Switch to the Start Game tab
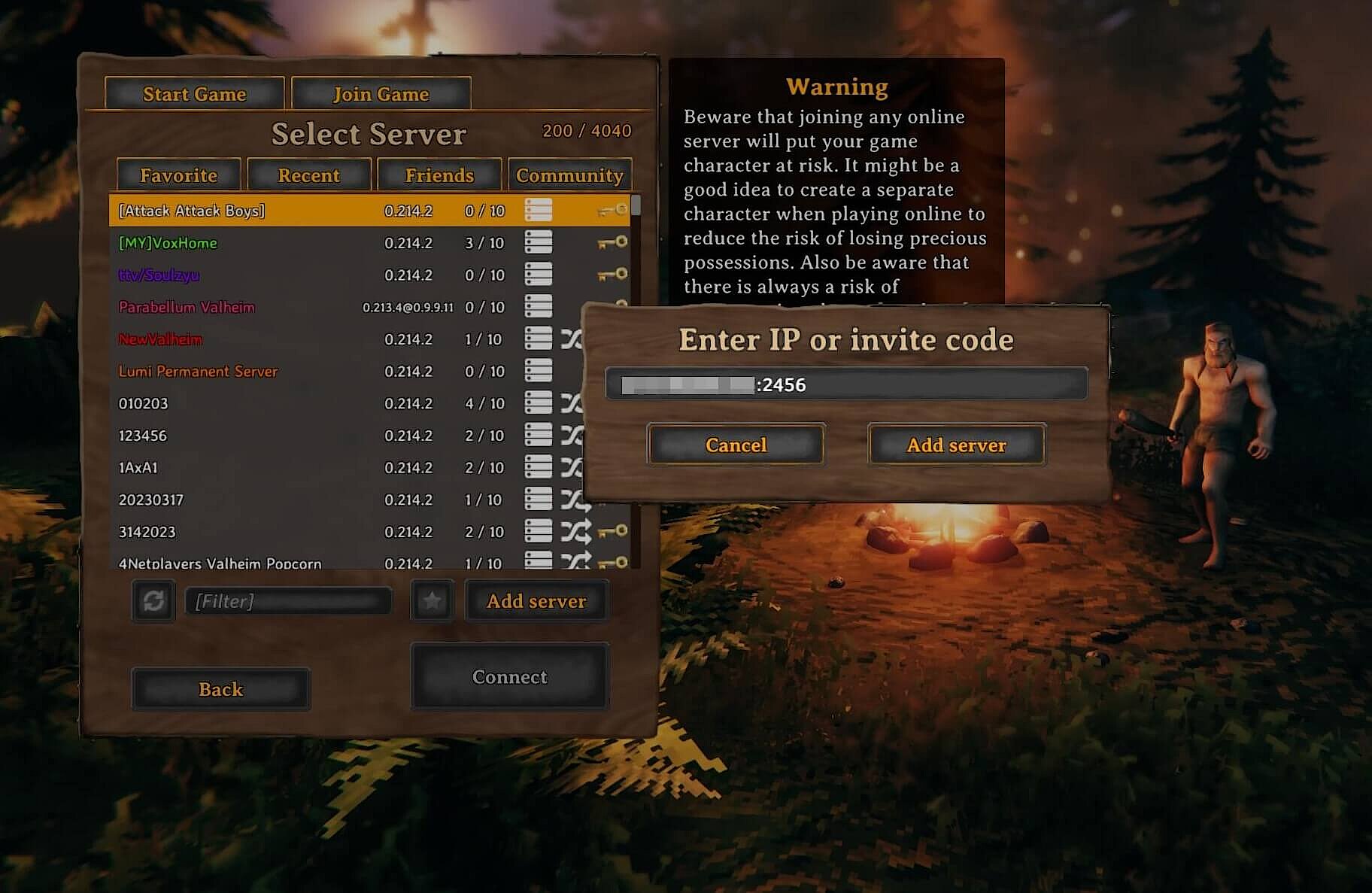This screenshot has width=1372, height=893. click(194, 93)
